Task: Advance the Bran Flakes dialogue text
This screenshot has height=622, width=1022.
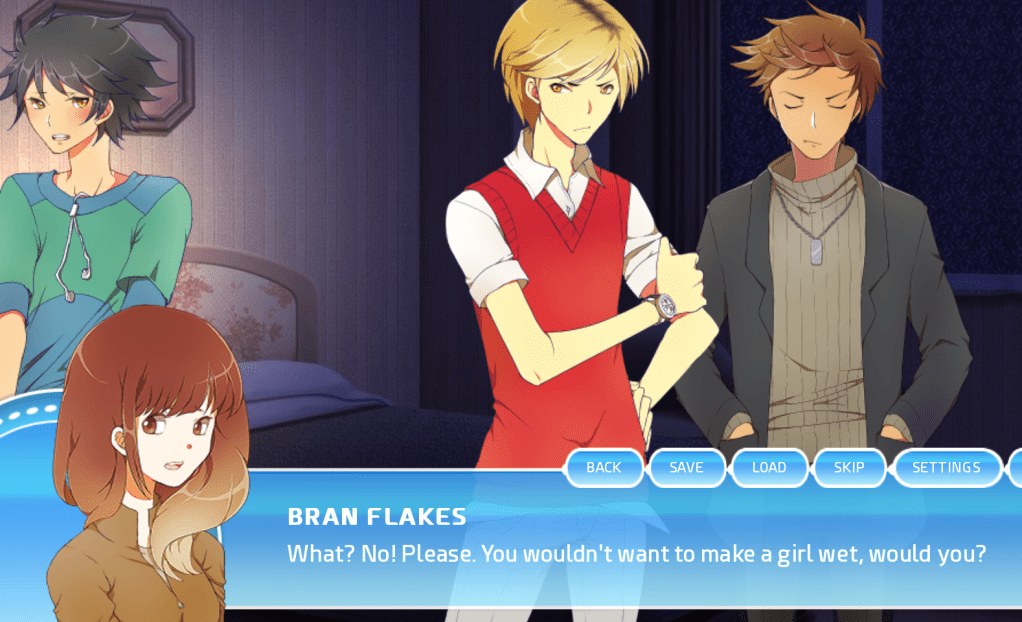Action: [636, 553]
